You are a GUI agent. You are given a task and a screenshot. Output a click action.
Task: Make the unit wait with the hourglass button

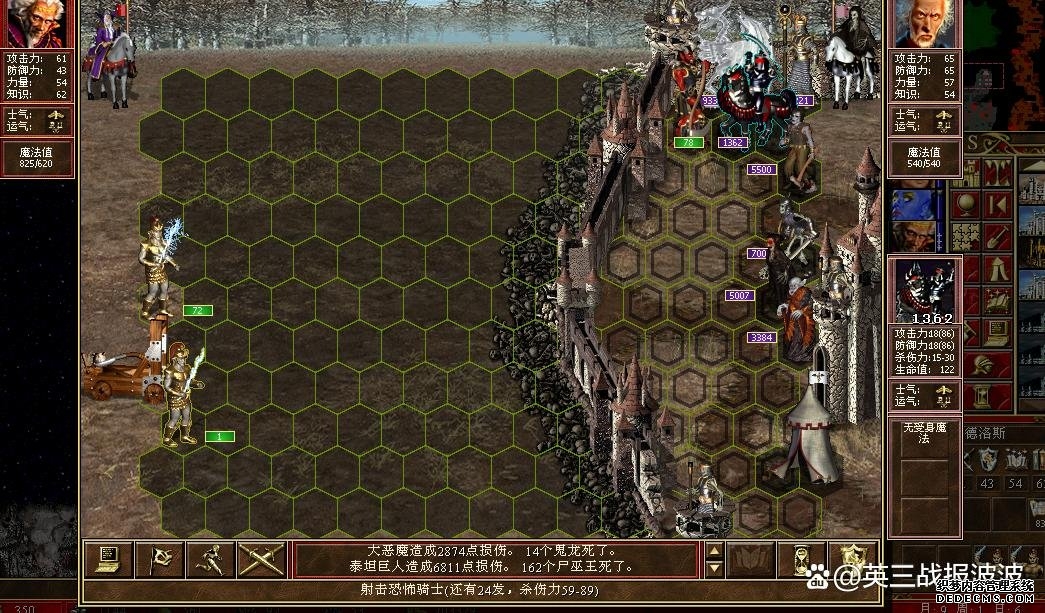click(802, 559)
